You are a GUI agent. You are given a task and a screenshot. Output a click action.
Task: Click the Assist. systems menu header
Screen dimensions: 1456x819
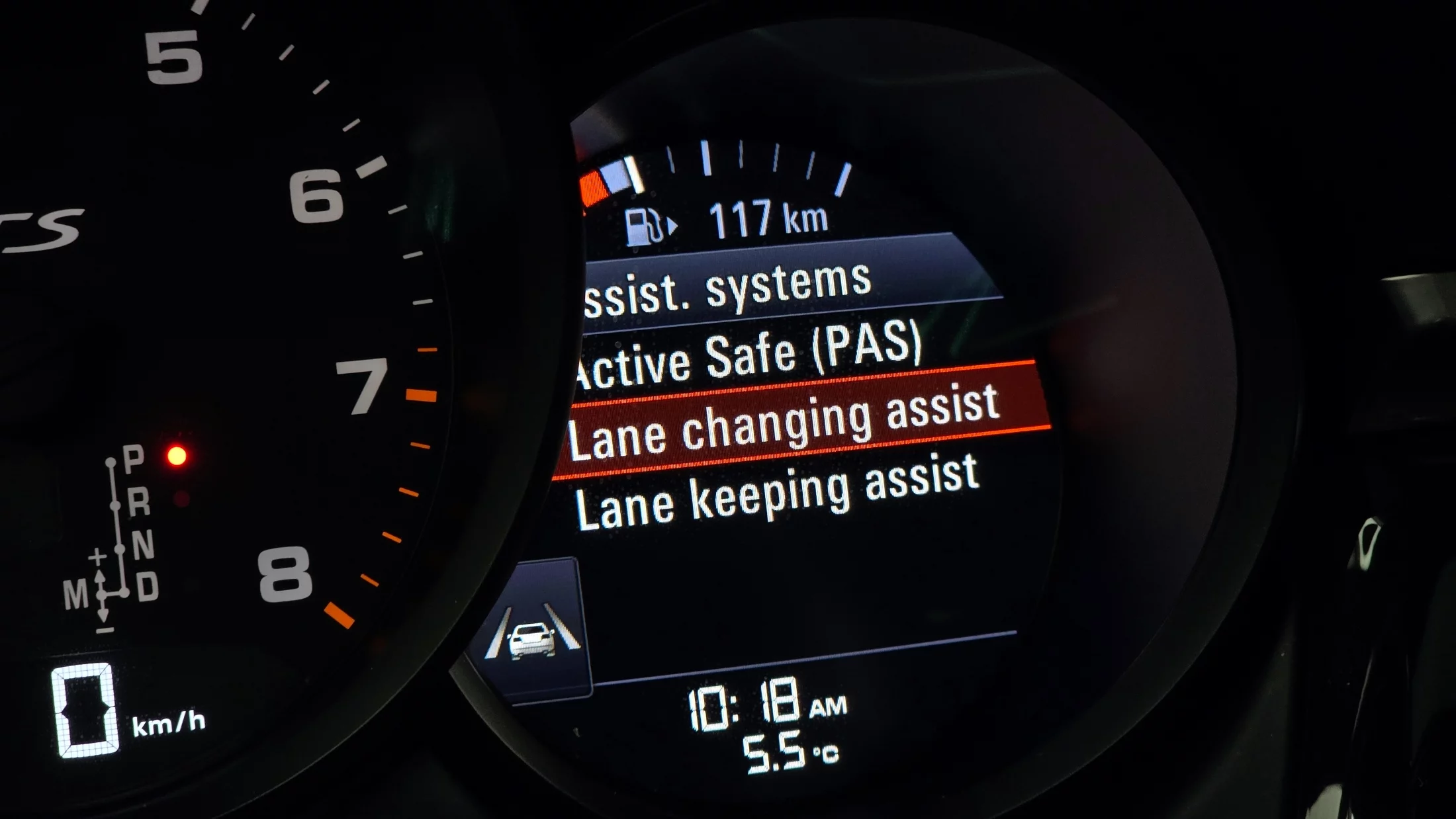(727, 288)
